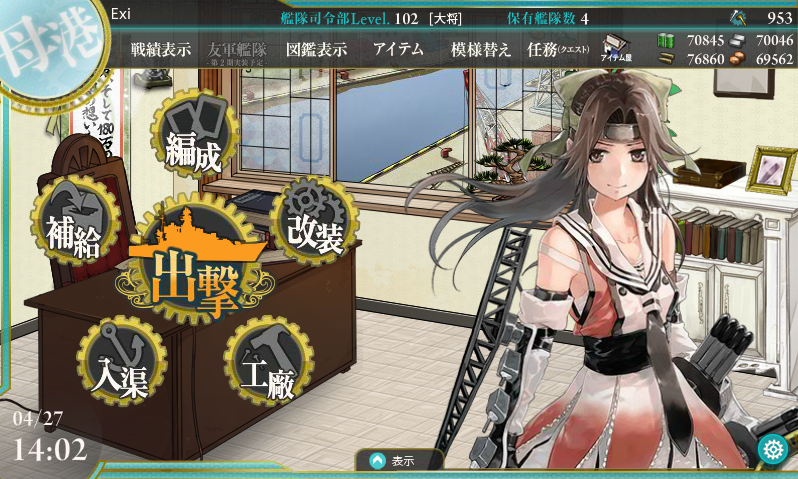Show 戦績表示 battle records
The width and height of the screenshot is (798, 479).
(160, 50)
